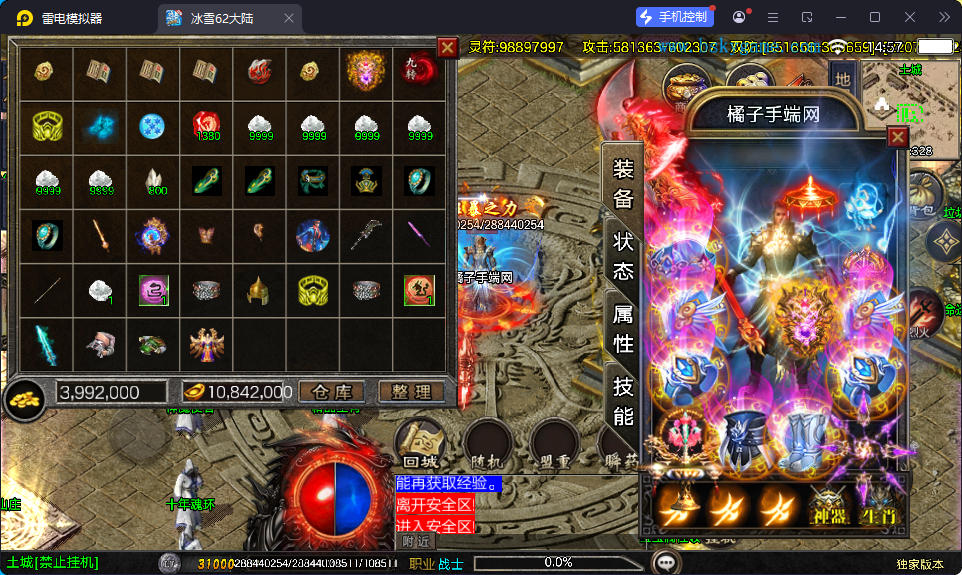Select the red potion stacked 1380
962x575 pixels.
tap(206, 125)
